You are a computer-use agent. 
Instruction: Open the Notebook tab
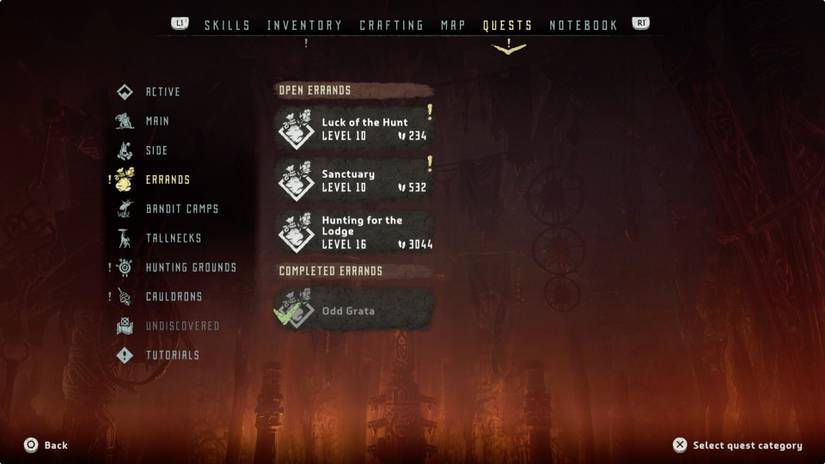click(x=583, y=25)
